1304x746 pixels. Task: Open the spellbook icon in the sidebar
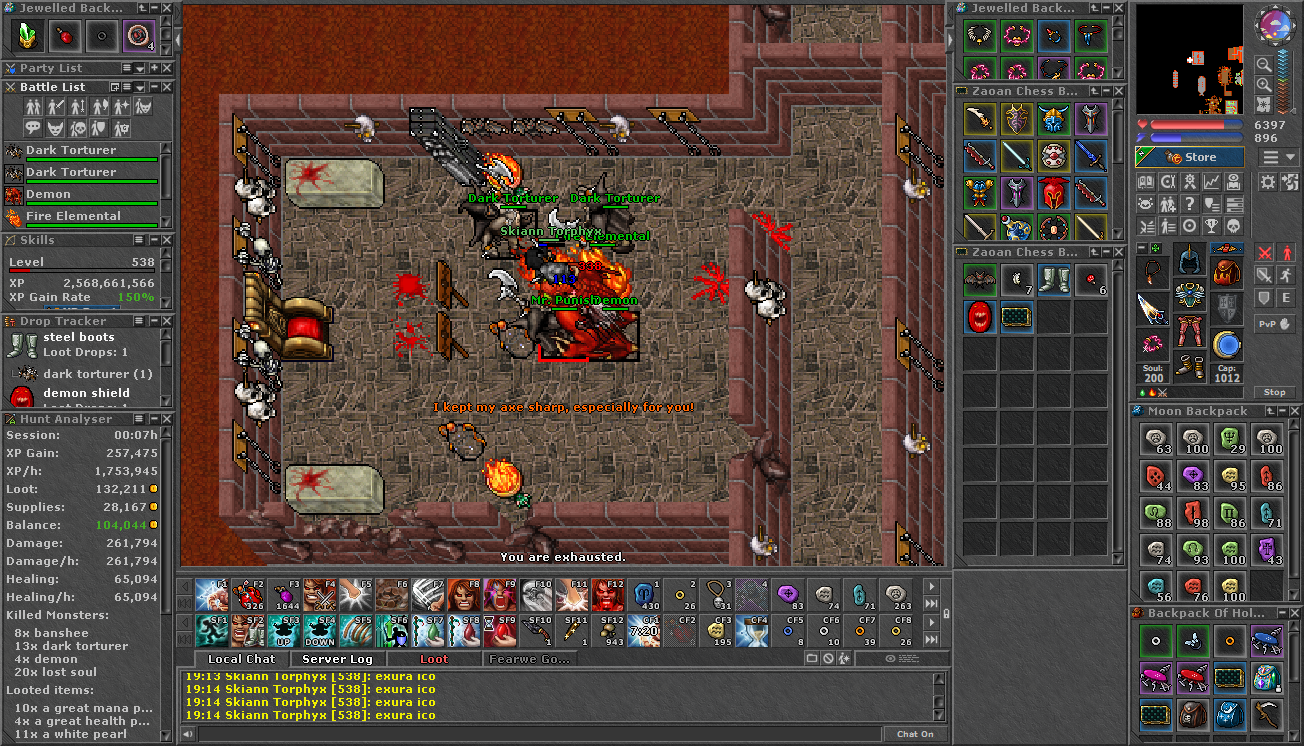tap(1146, 181)
